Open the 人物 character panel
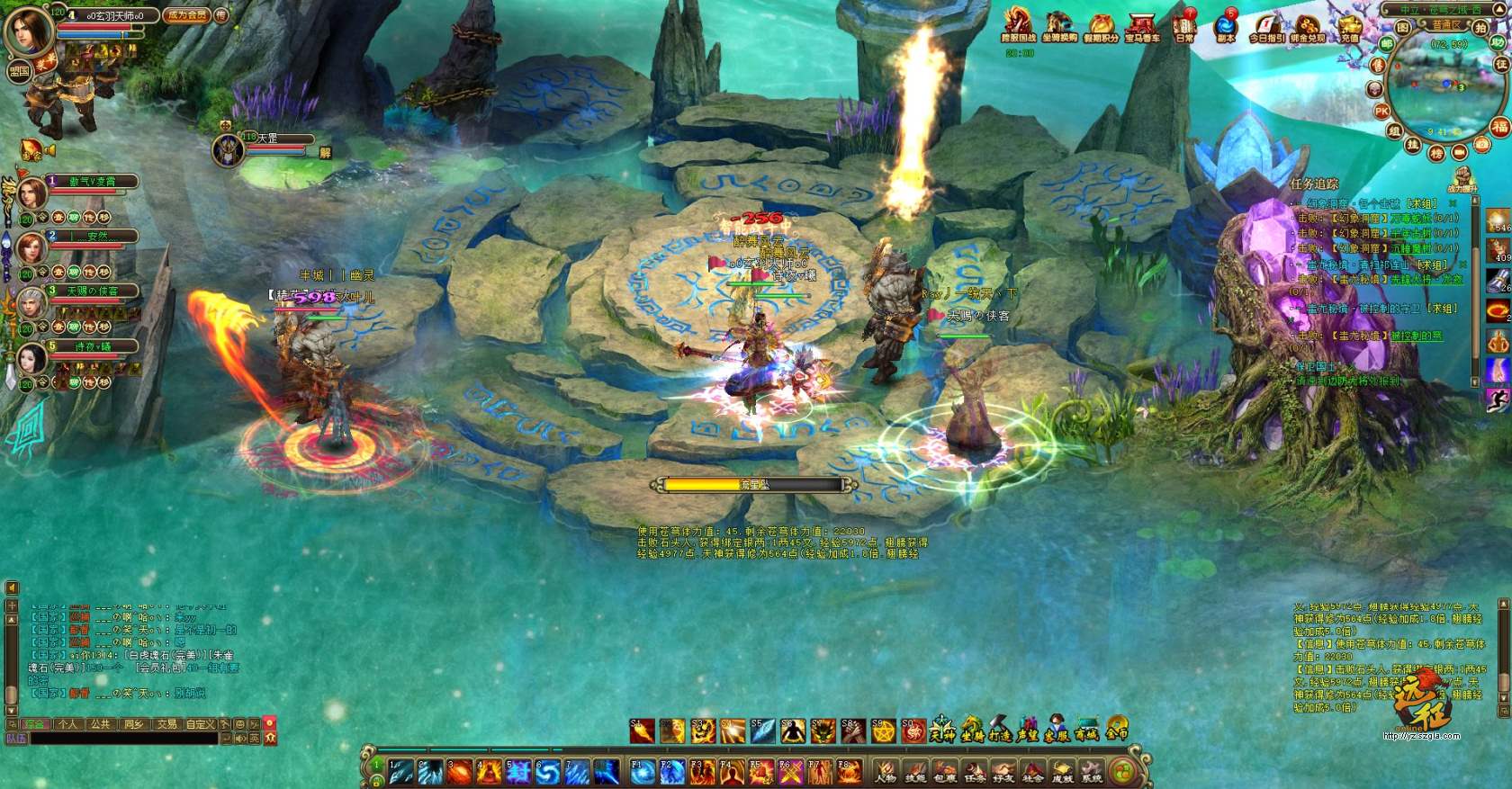This screenshot has height=789, width=1512. tap(886, 771)
